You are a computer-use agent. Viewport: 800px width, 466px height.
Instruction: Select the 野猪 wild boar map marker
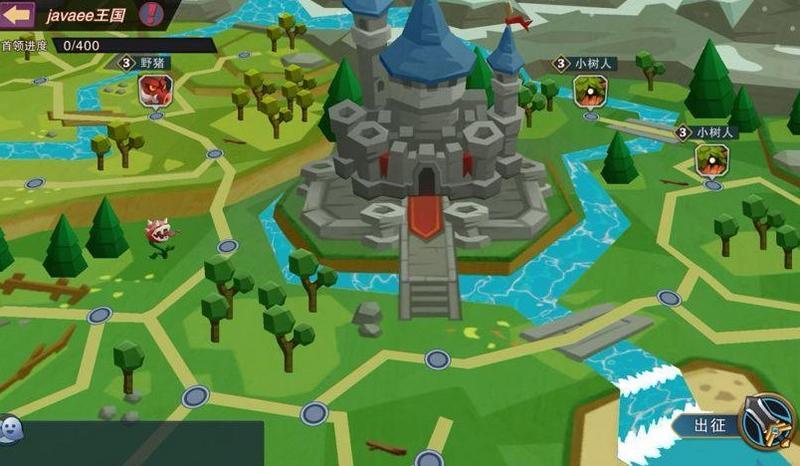[x=155, y=89]
